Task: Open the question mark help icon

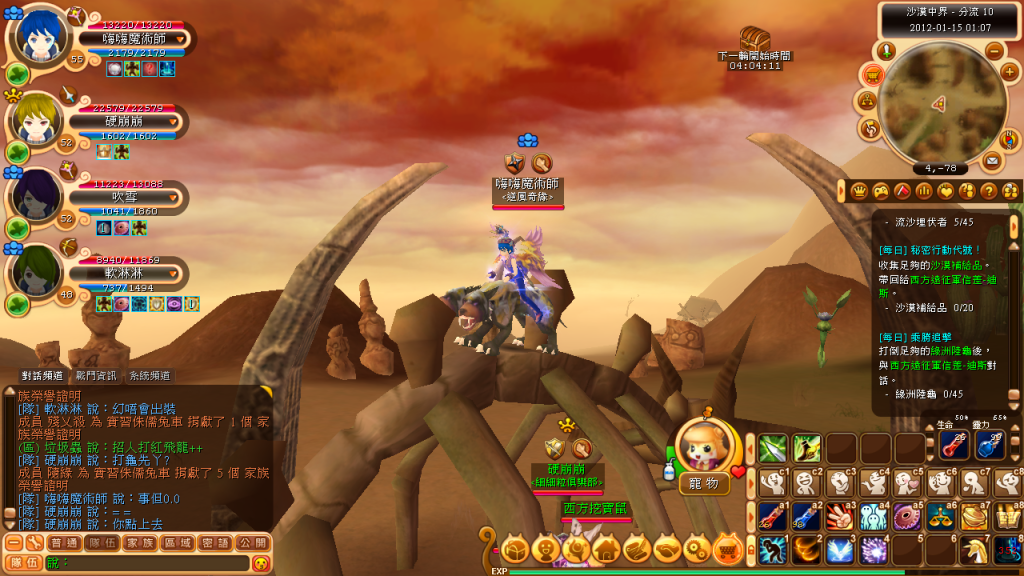Action: tap(988, 190)
